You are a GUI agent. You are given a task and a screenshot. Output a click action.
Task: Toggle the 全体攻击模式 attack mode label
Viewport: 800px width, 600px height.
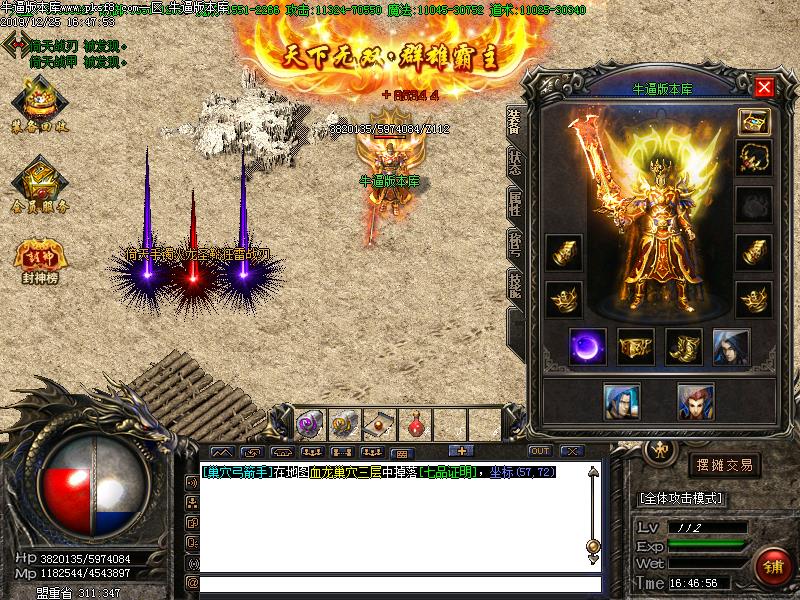(x=681, y=498)
